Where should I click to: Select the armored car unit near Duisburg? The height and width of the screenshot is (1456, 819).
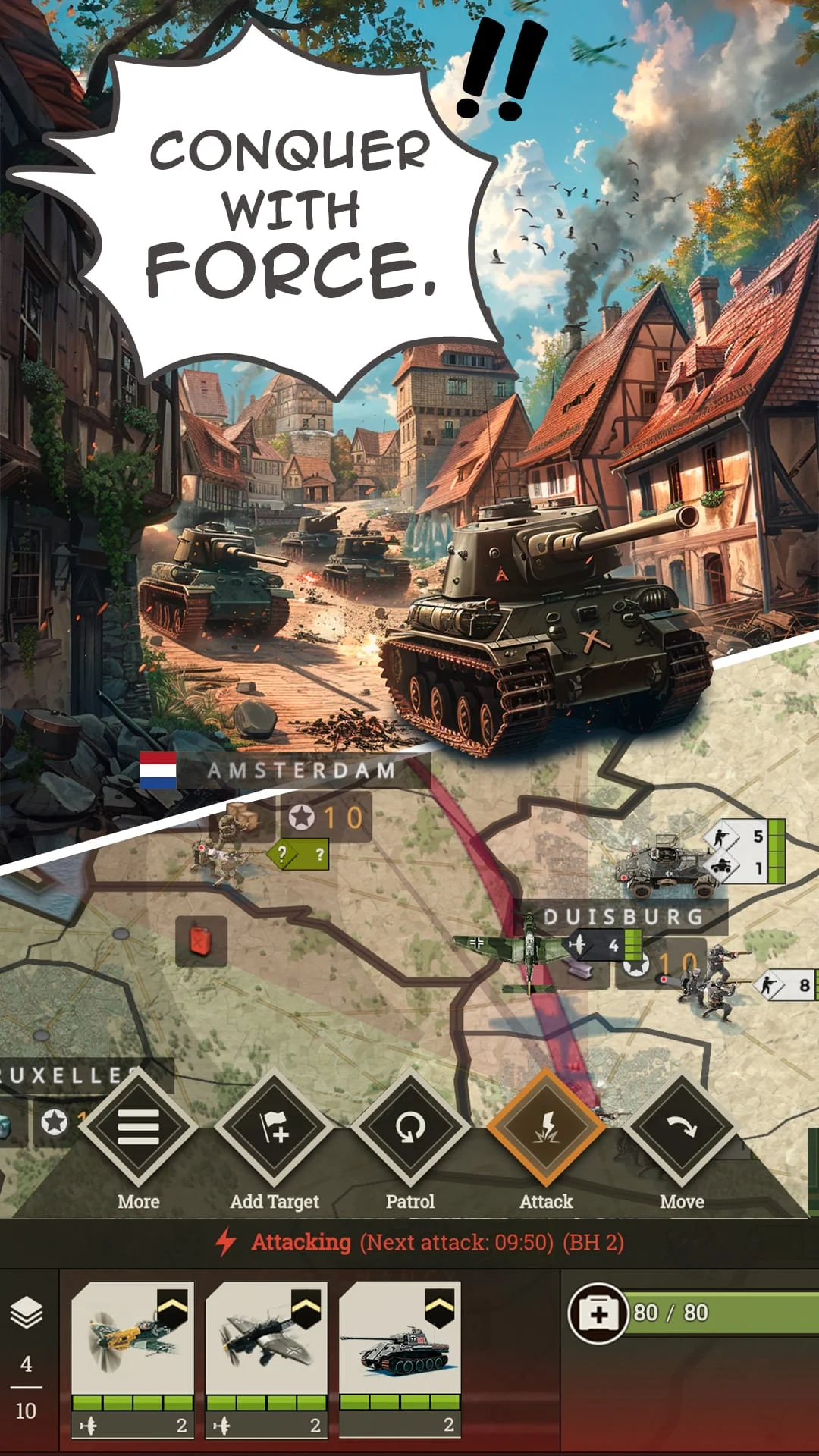coord(666,864)
